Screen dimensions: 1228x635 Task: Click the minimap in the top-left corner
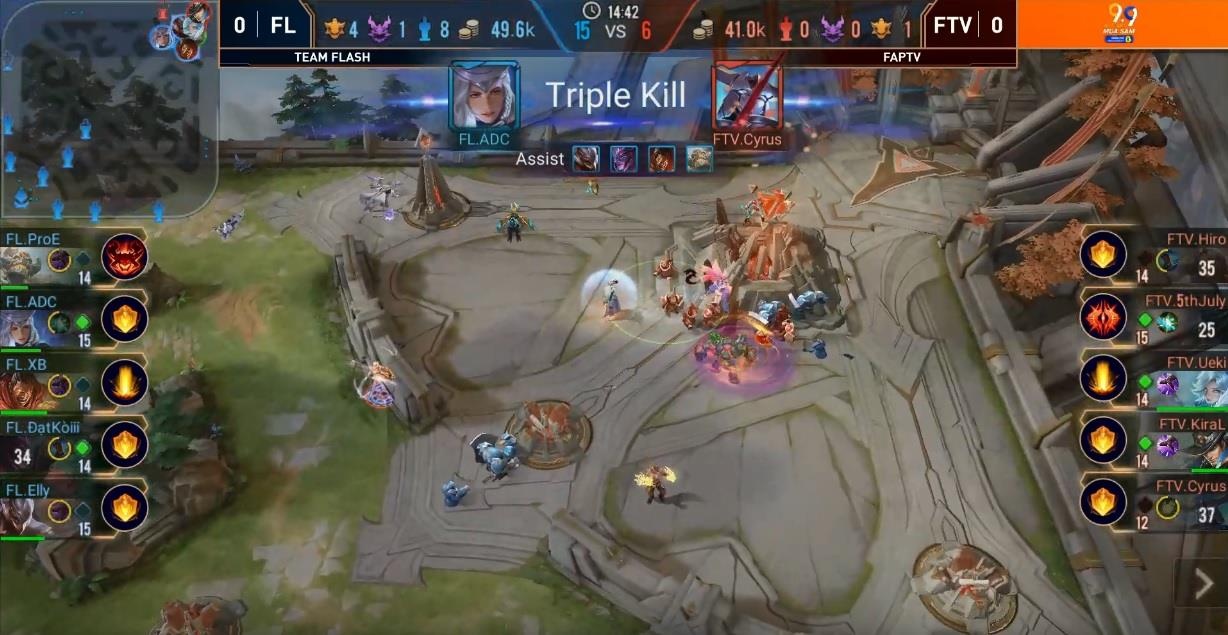coord(108,108)
